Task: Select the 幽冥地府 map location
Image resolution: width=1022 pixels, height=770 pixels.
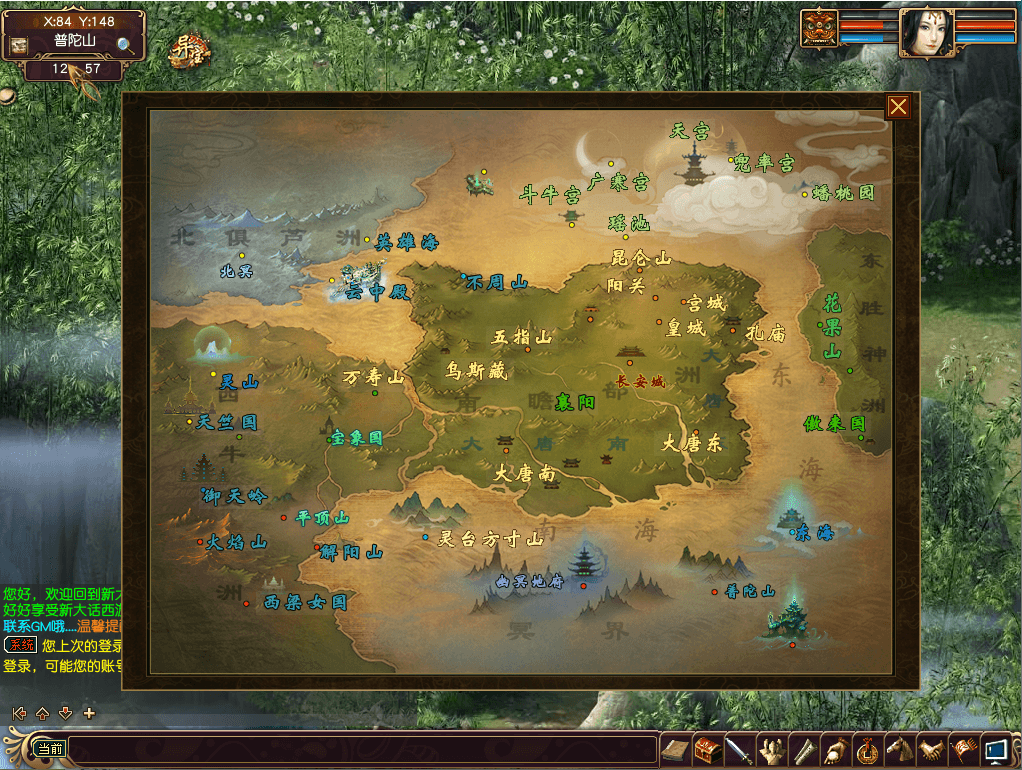Action: [x=530, y=581]
